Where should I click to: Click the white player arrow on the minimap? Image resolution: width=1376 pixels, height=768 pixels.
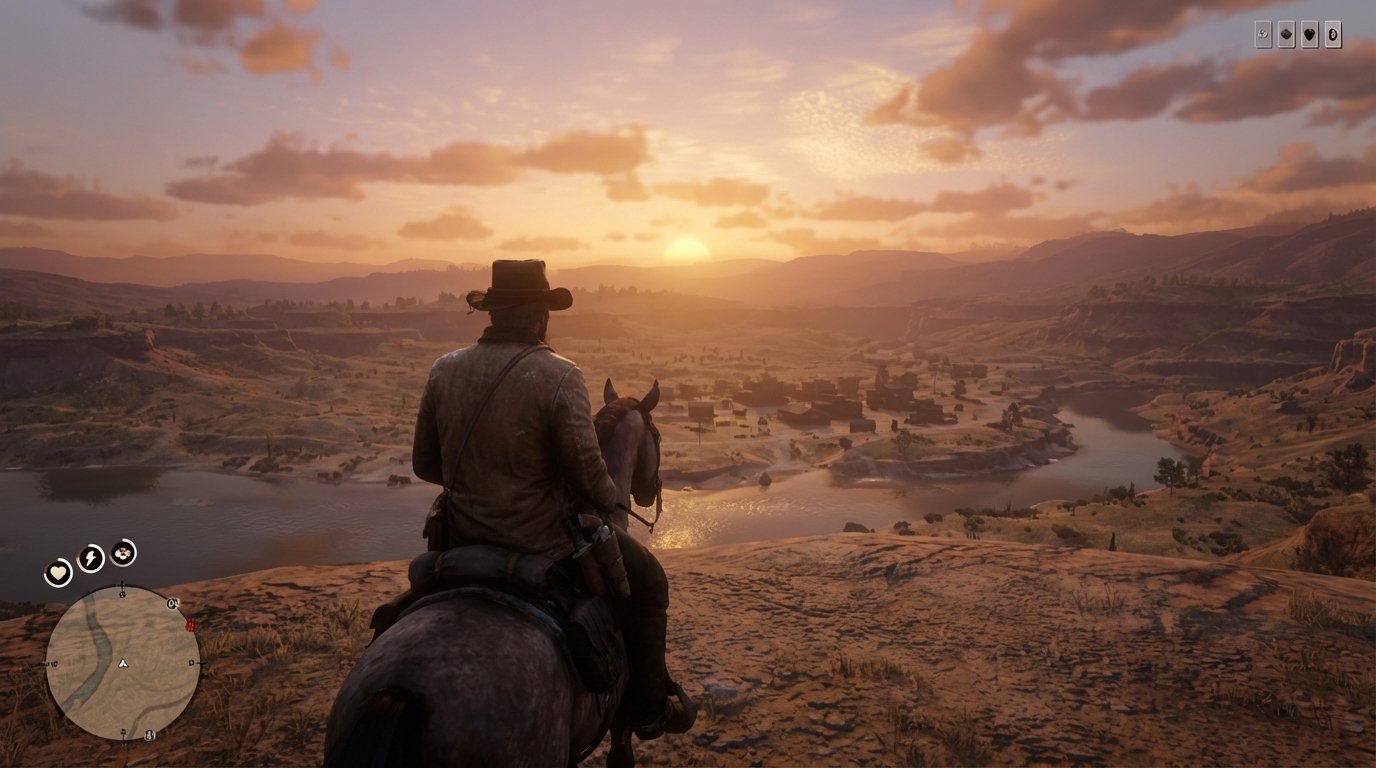click(122, 663)
